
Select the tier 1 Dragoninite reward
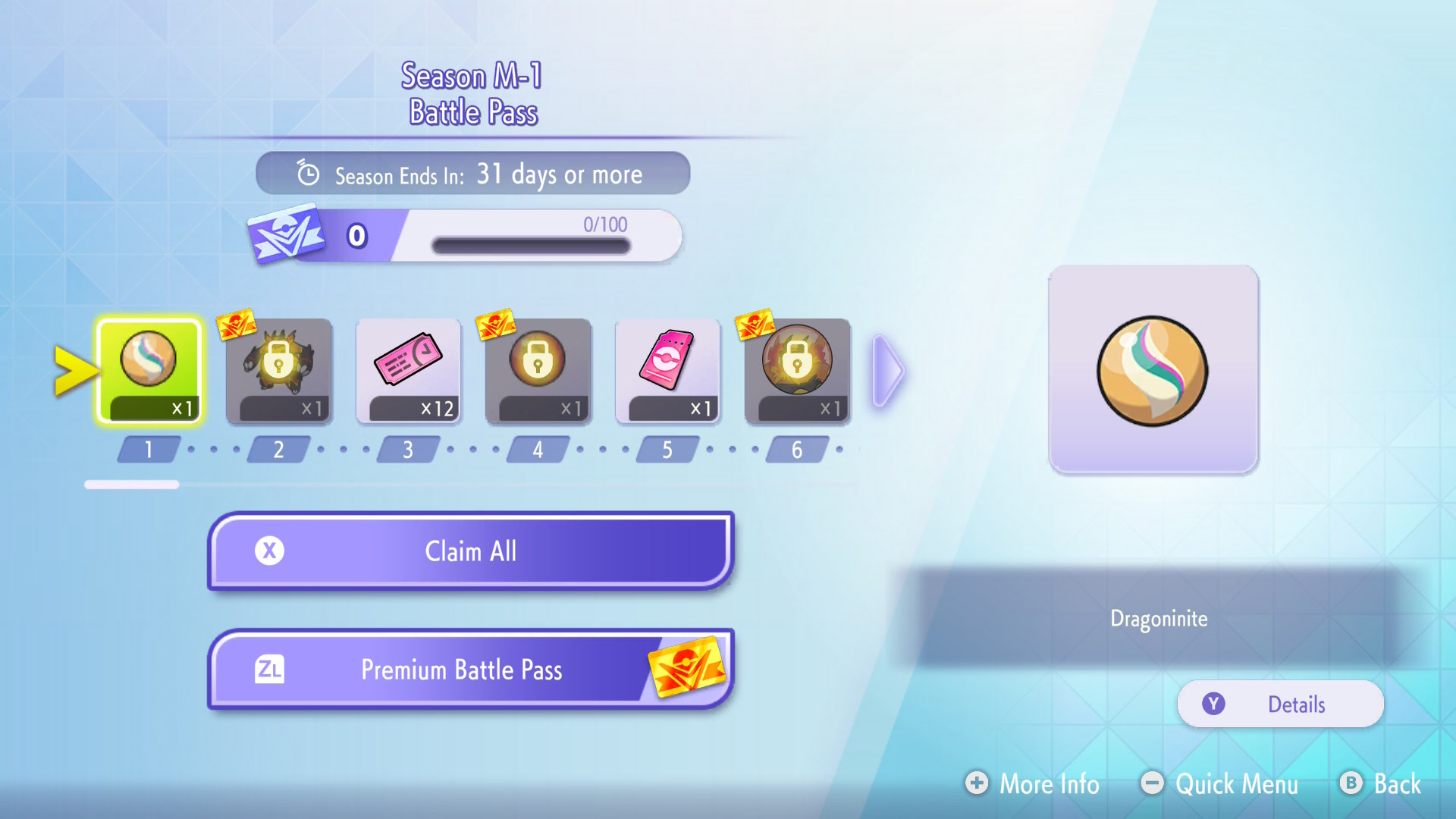pyautogui.click(x=149, y=370)
